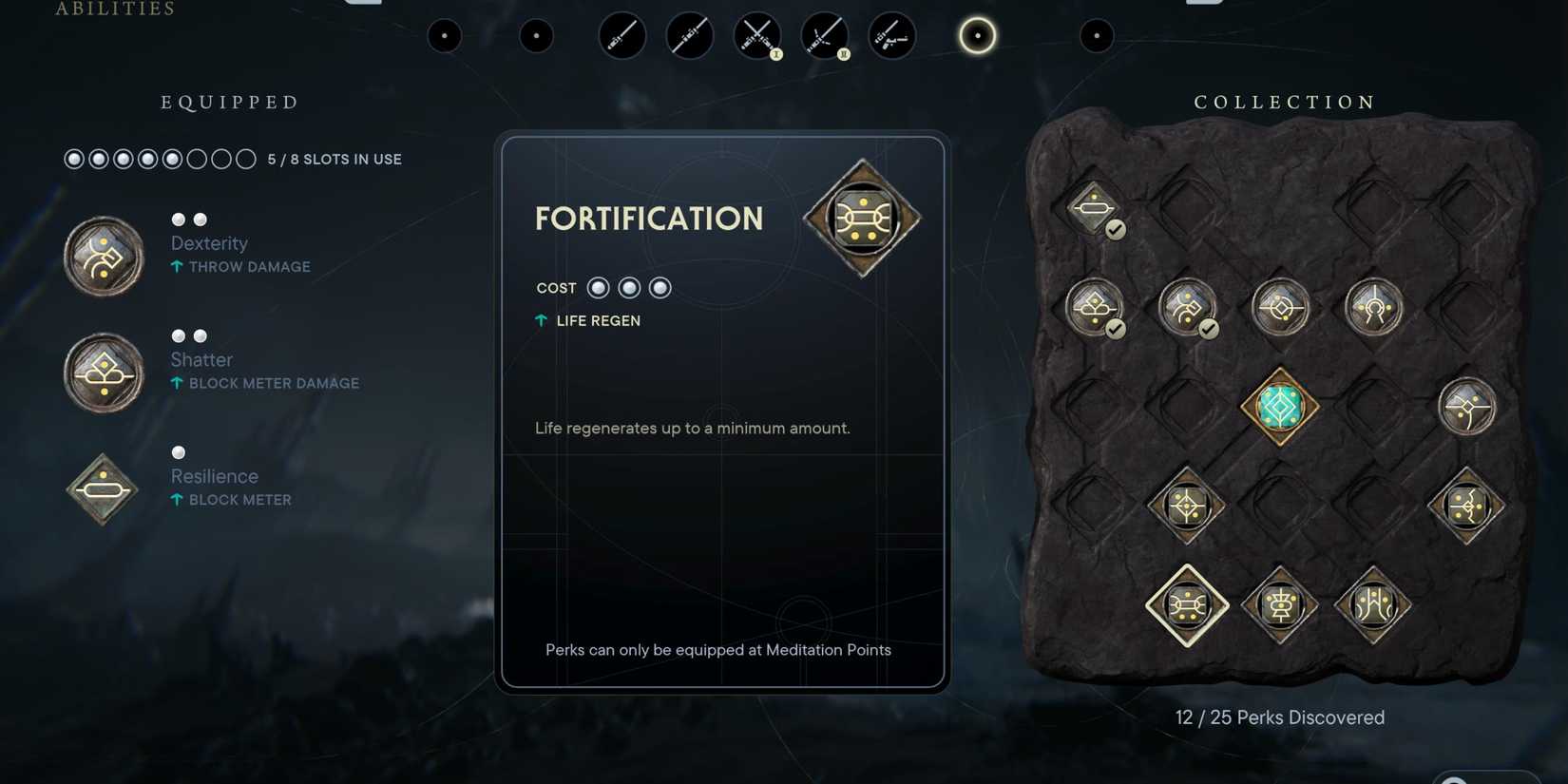
Task: Select the bottom-right flame-symbol perk in the Collection
Action: [x=1372, y=605]
